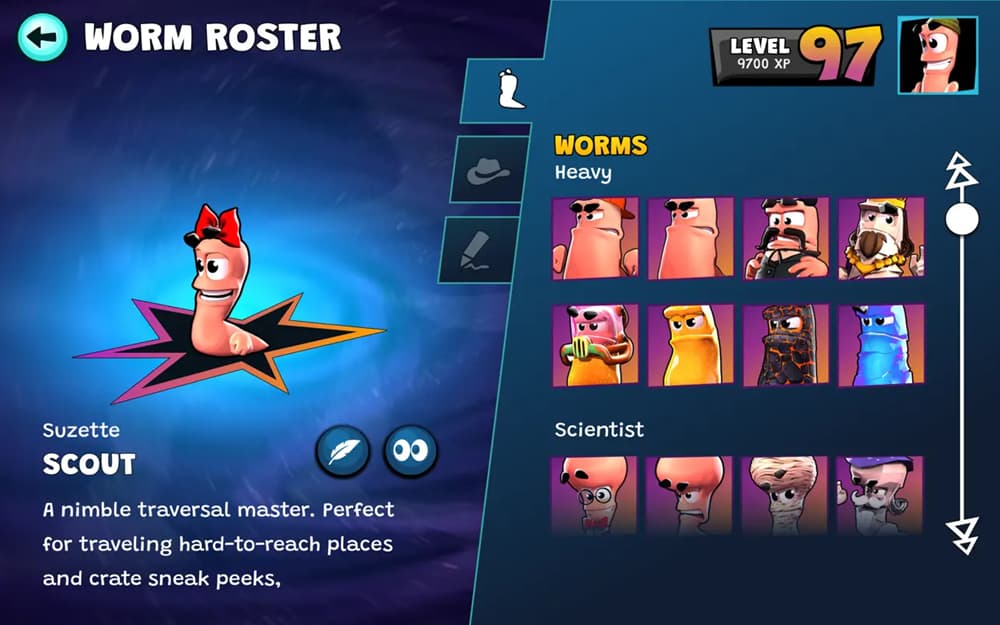
Task: Open the cowboy hat tab
Action: click(x=487, y=171)
